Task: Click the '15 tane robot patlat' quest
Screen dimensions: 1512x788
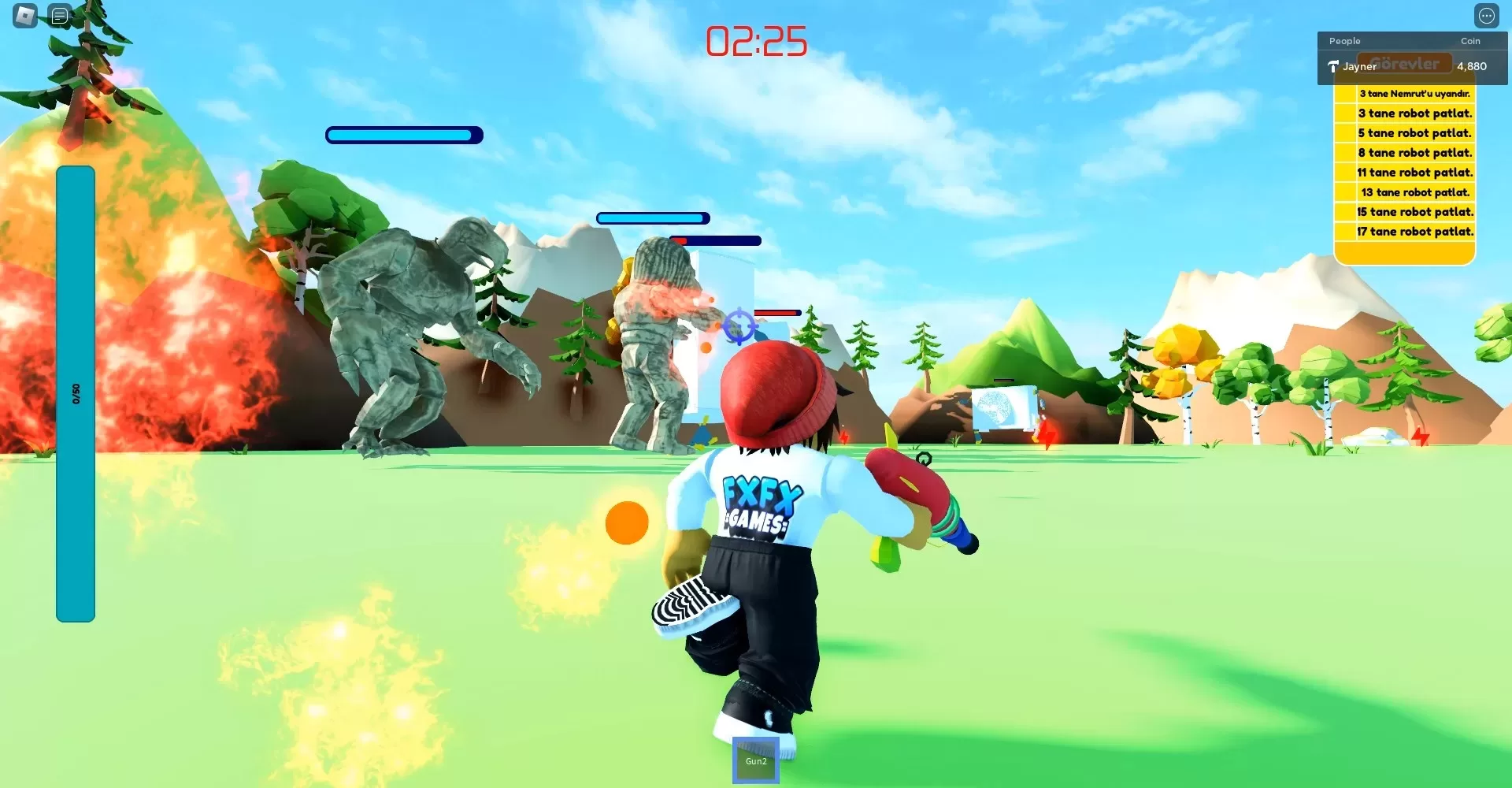Action: (x=1414, y=212)
